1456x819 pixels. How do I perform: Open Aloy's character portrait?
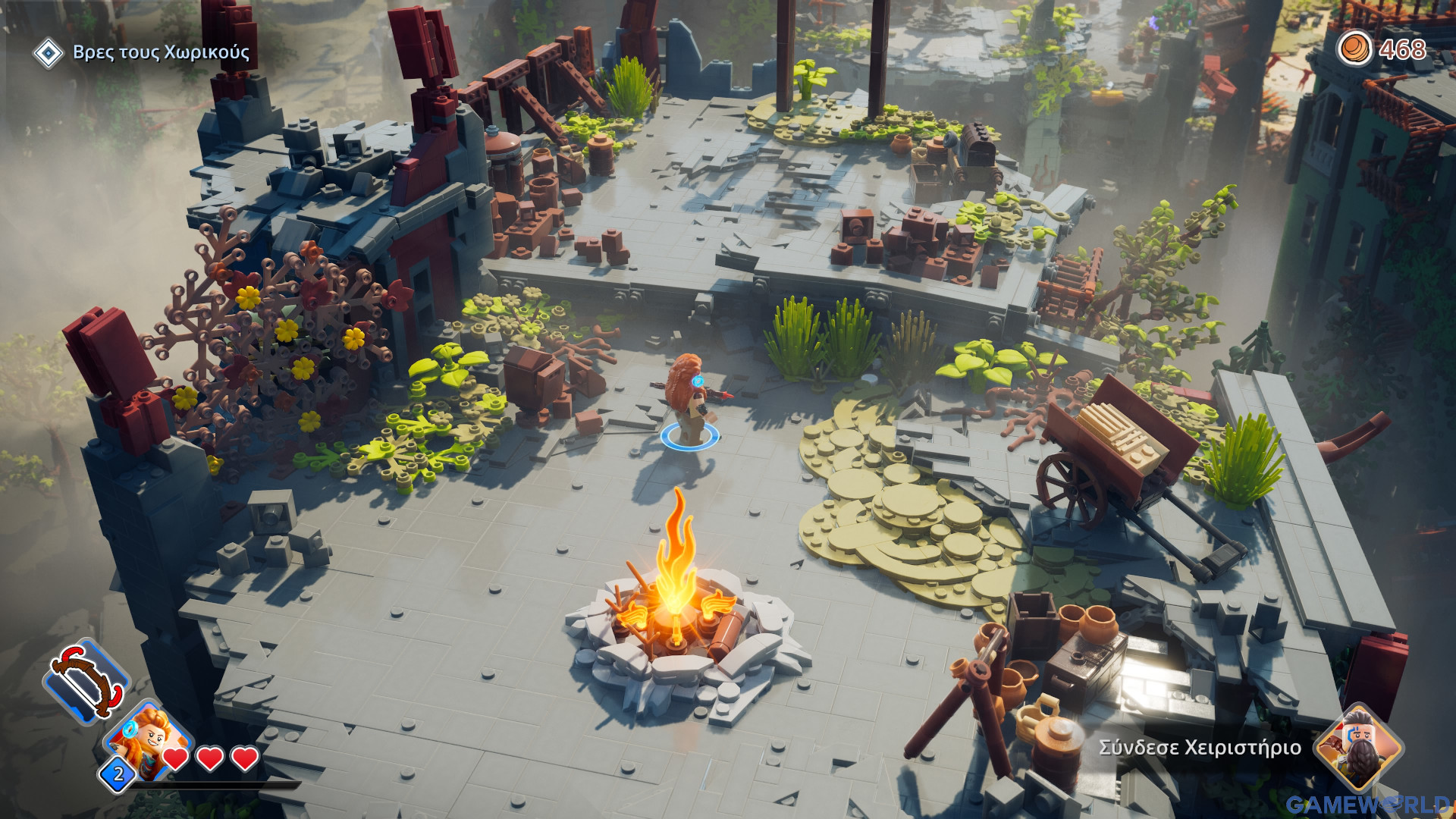[x=148, y=739]
